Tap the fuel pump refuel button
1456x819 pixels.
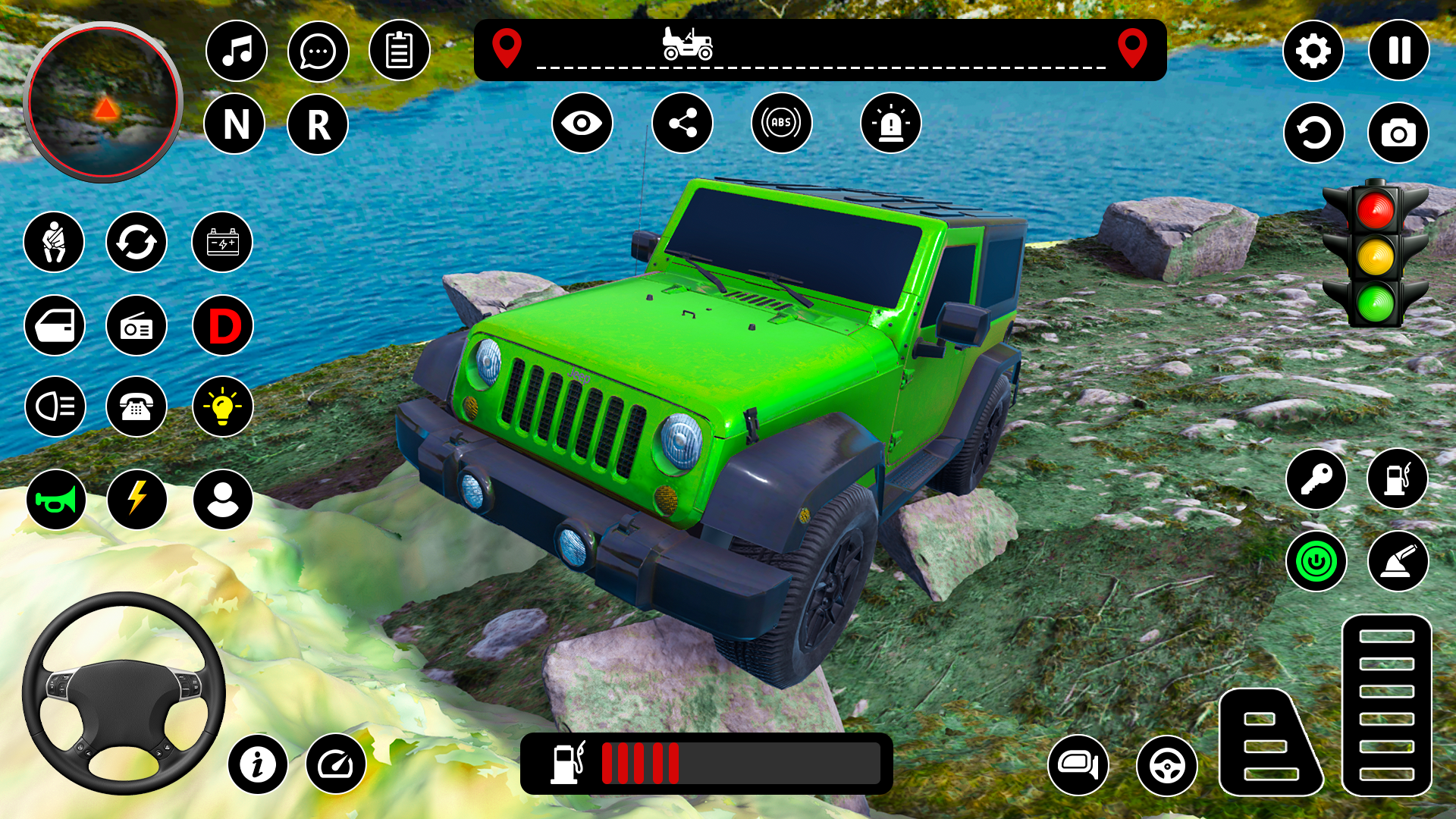click(1397, 479)
